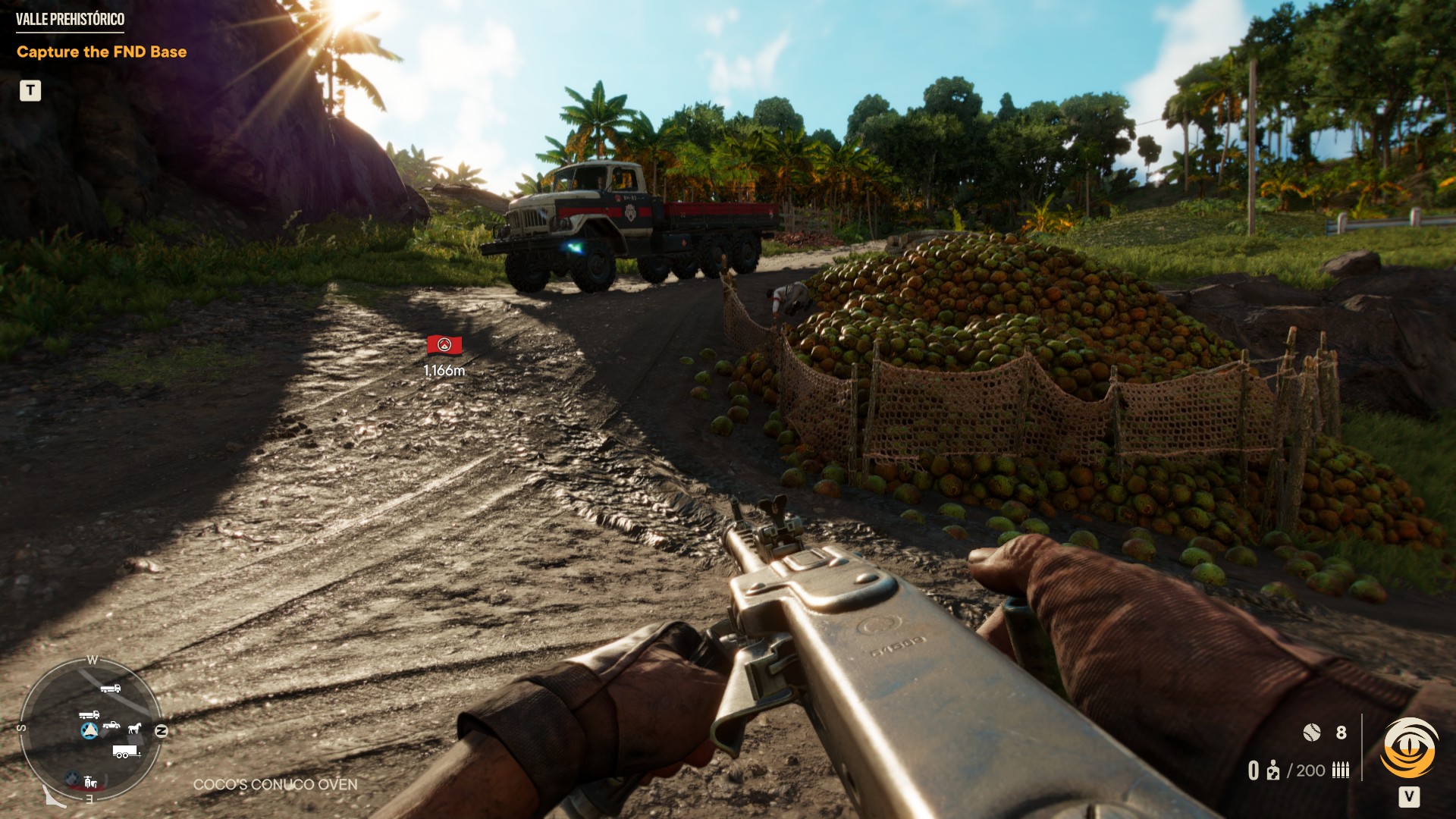This screenshot has height=819, width=1456.
Task: Activate the Supremo eye ability icon
Action: pos(1409,748)
